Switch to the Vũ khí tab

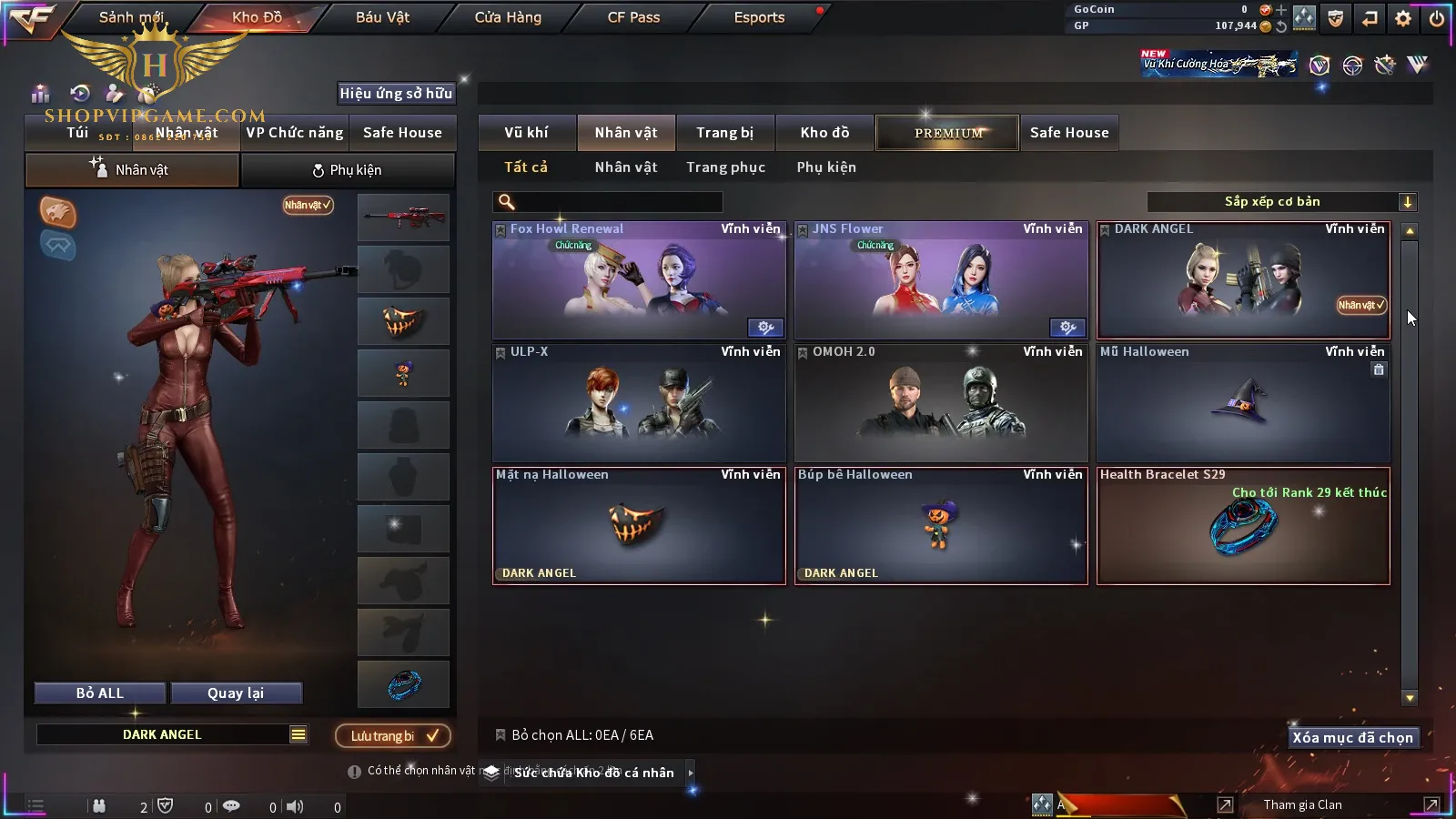(x=526, y=133)
